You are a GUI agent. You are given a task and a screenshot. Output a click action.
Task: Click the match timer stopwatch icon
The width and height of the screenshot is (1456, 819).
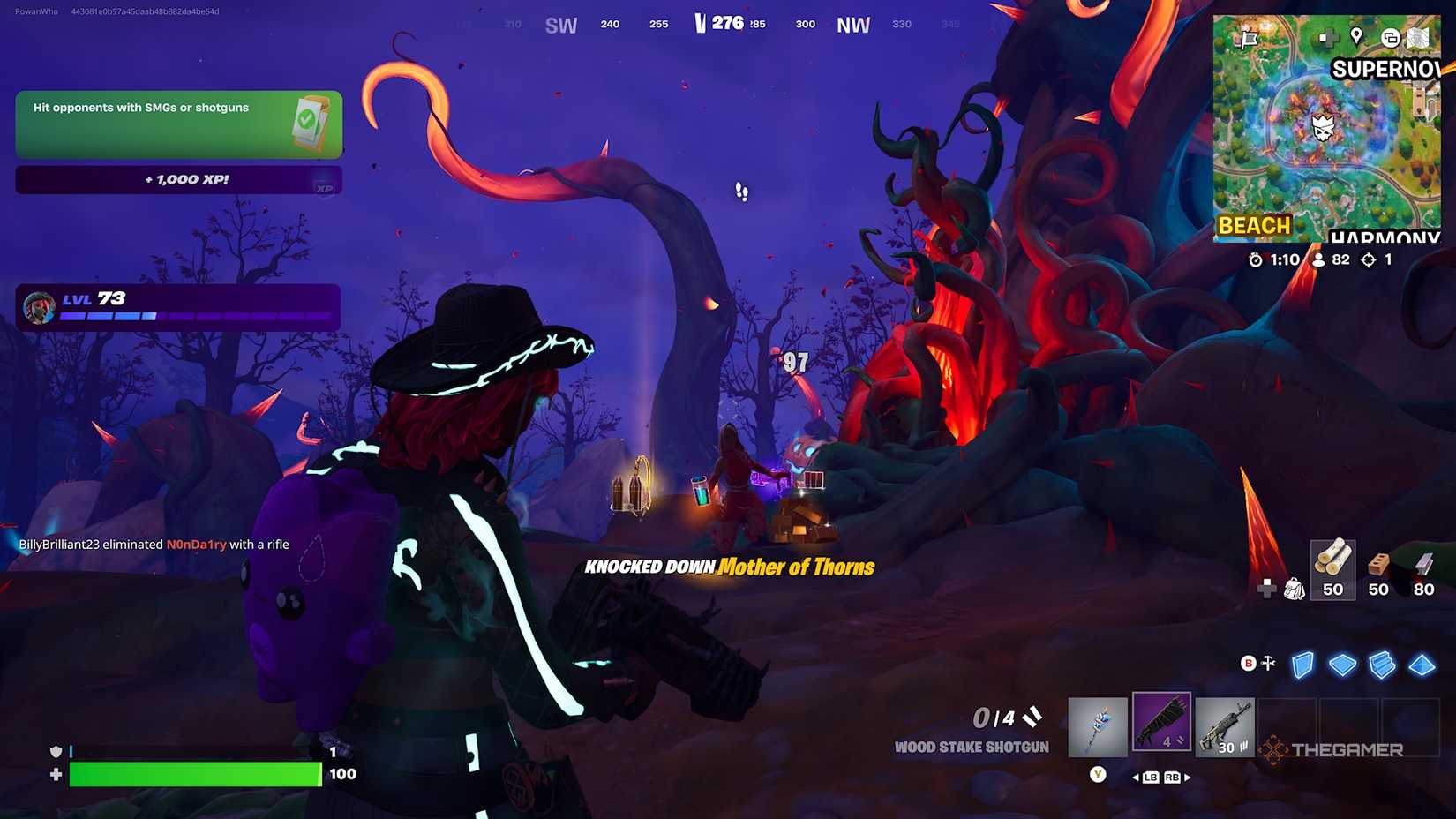point(1257,259)
